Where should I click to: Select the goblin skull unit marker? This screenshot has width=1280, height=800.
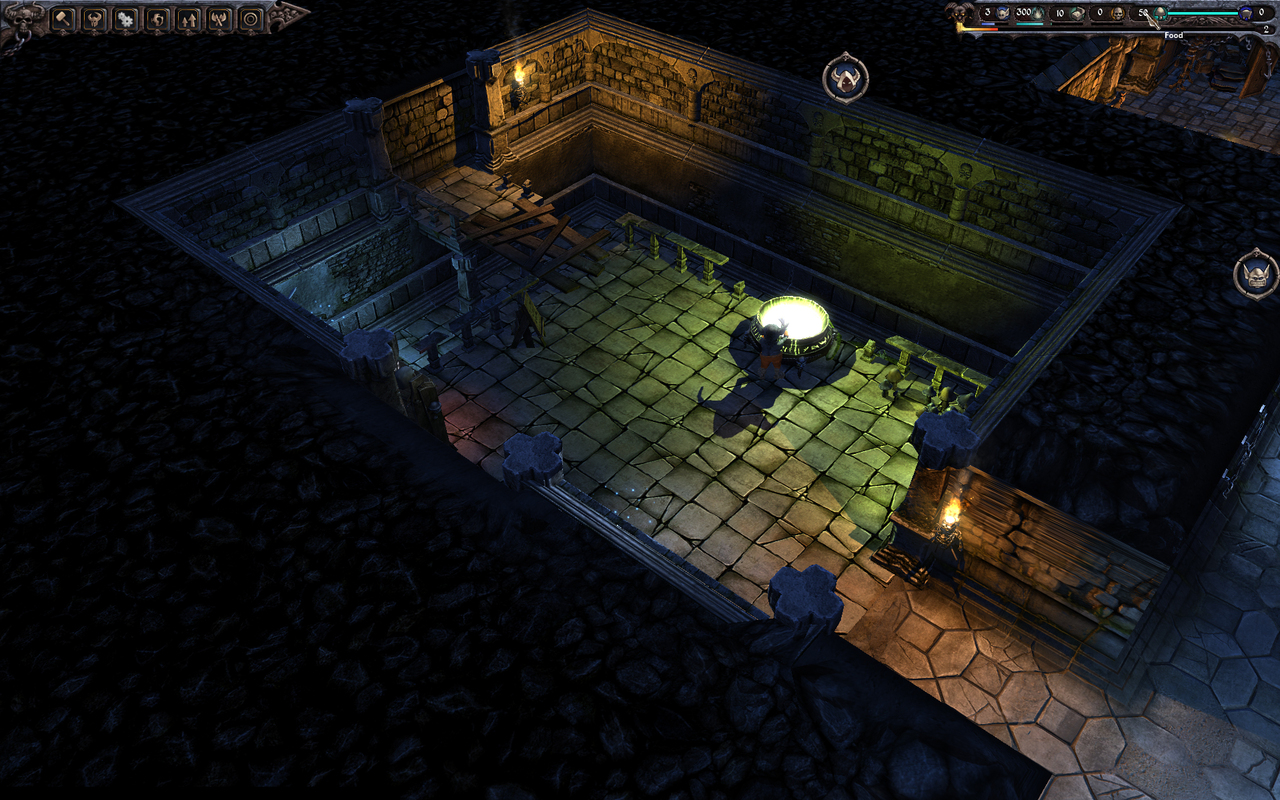pos(1255,273)
